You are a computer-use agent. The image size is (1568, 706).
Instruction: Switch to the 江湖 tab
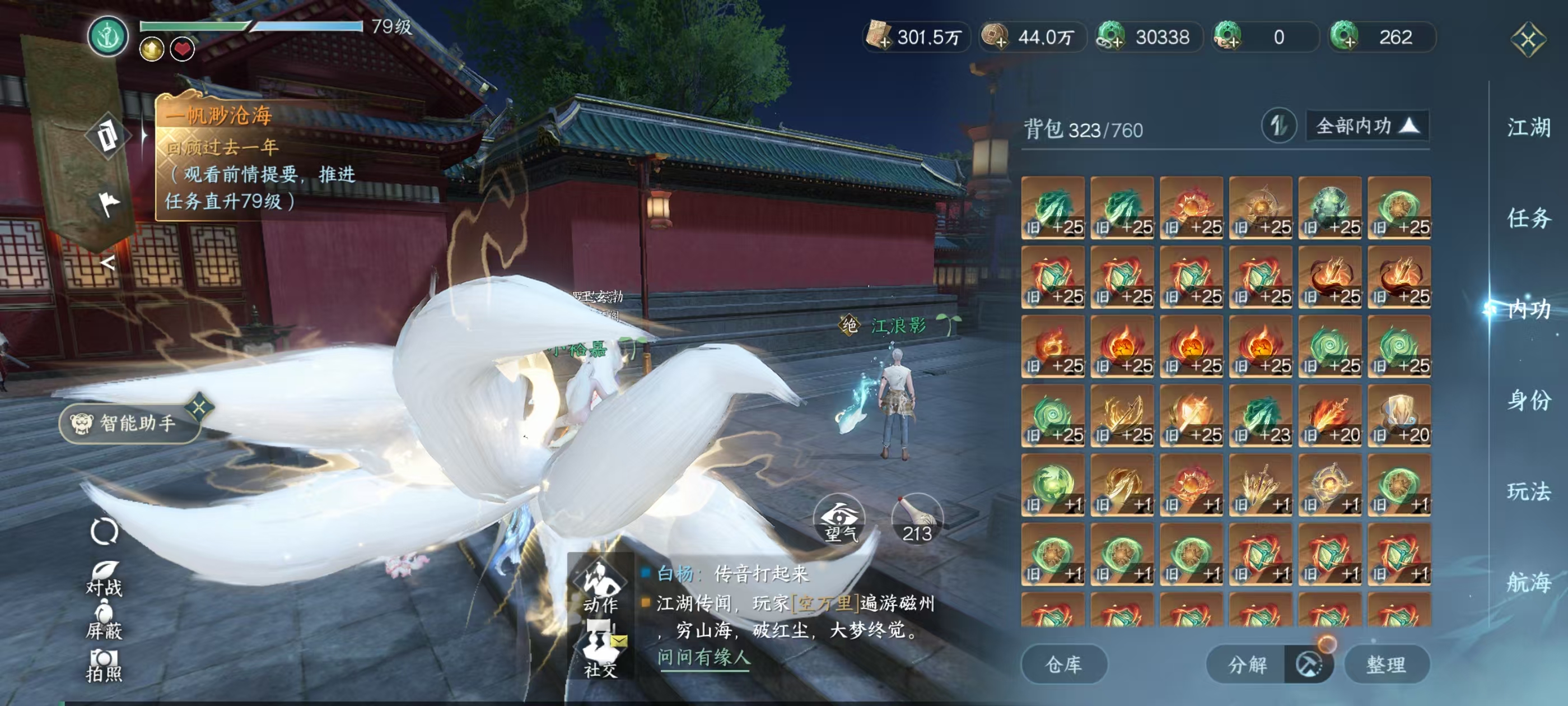(x=1528, y=128)
